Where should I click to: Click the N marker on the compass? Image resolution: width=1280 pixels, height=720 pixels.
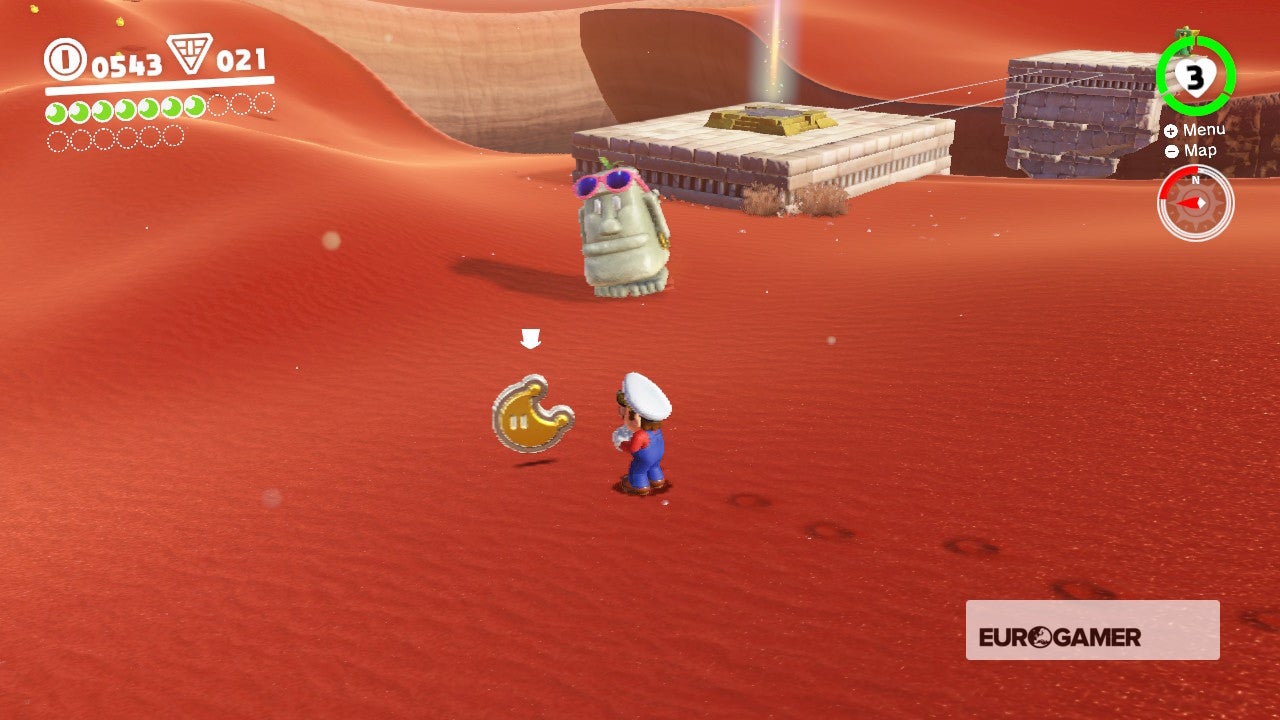[1196, 180]
